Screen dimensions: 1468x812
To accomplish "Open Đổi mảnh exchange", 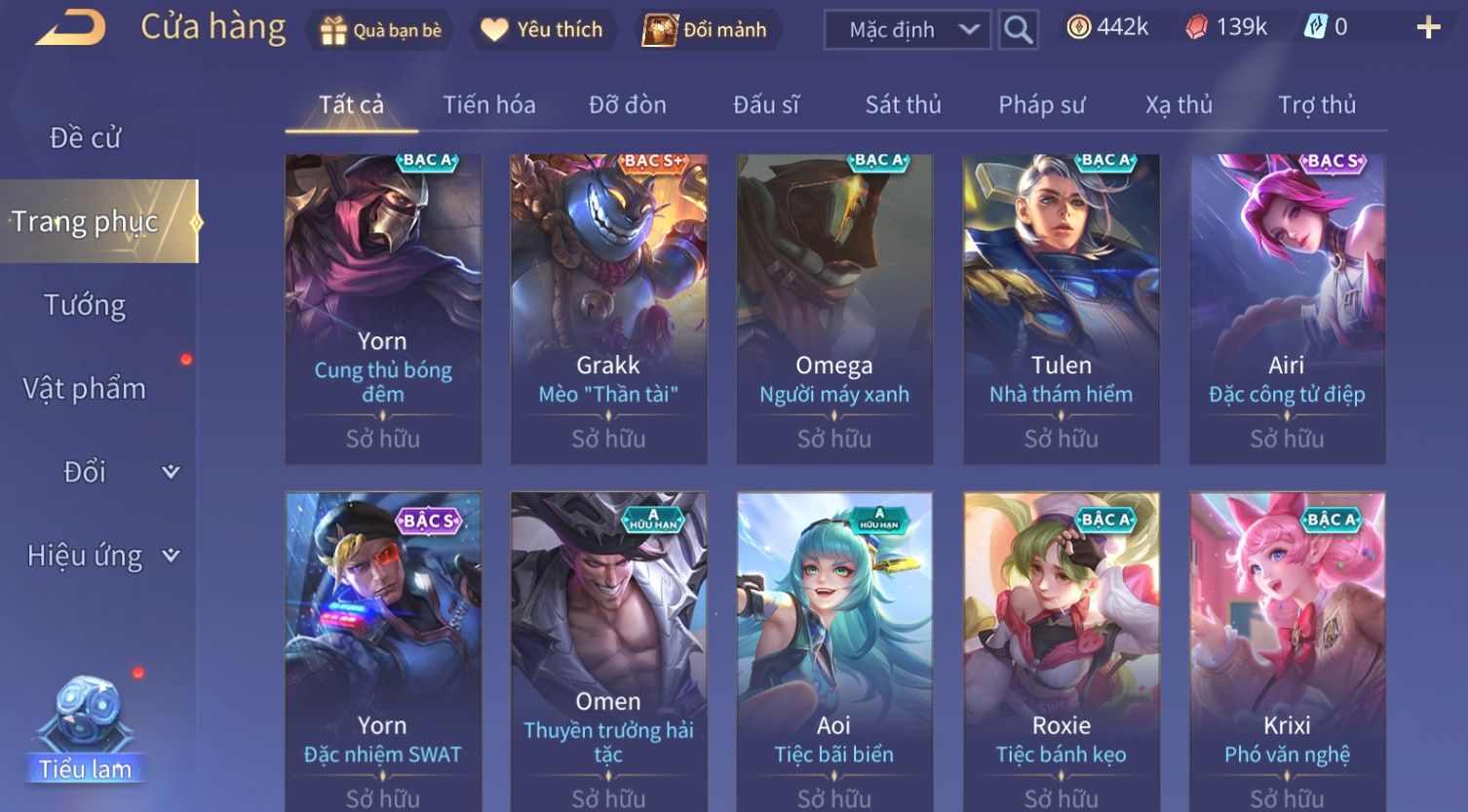I will pos(706,30).
